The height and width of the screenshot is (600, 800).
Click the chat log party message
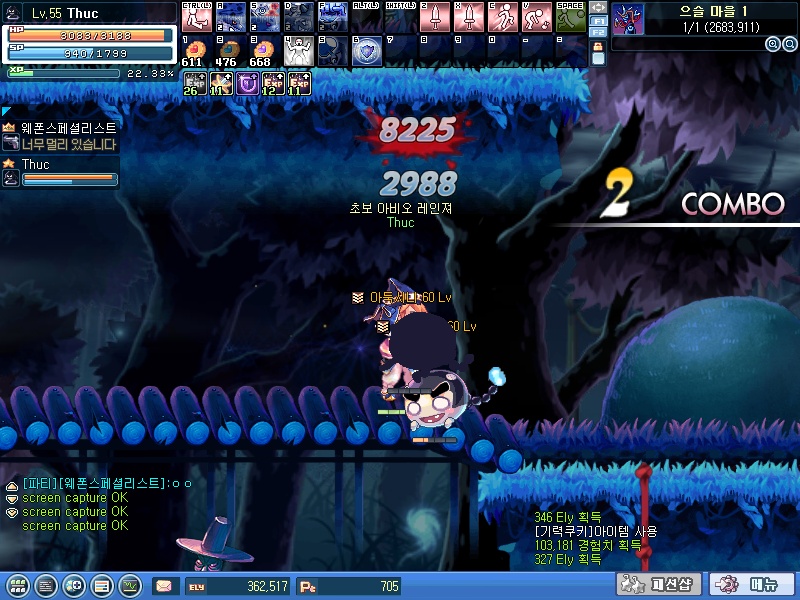[106, 483]
